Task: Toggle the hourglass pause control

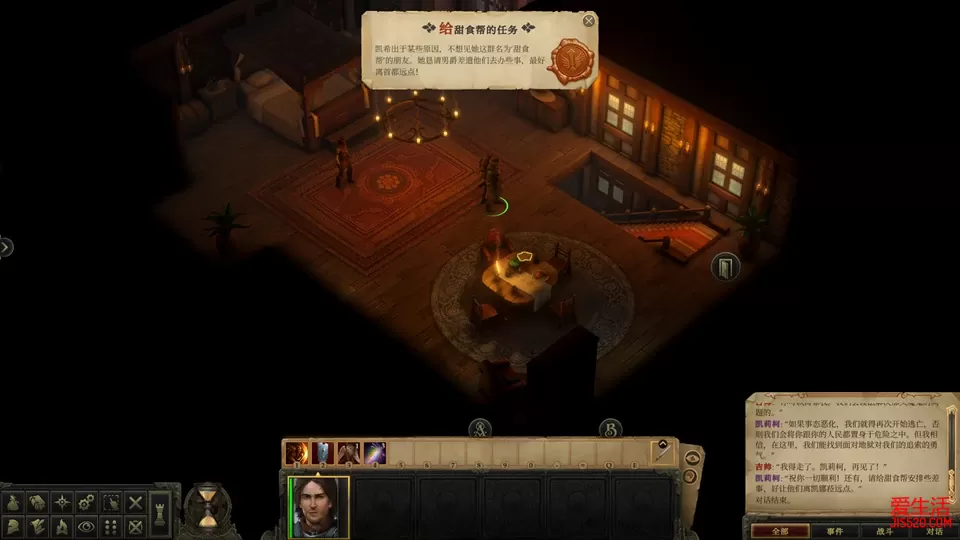Action: tap(208, 505)
